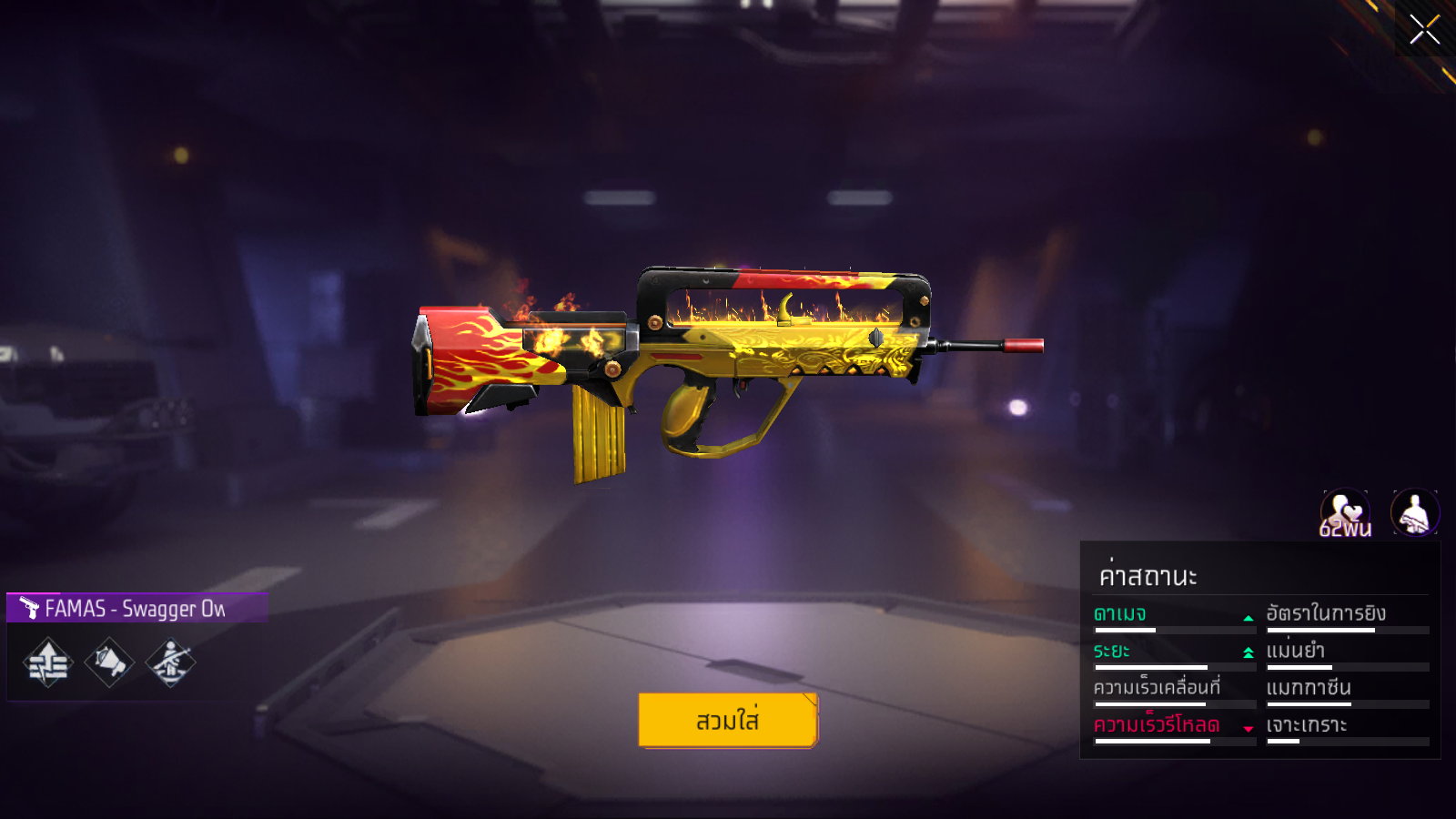Select the upward arrow skin perk icon
This screenshot has width=1456, height=819.
(48, 662)
